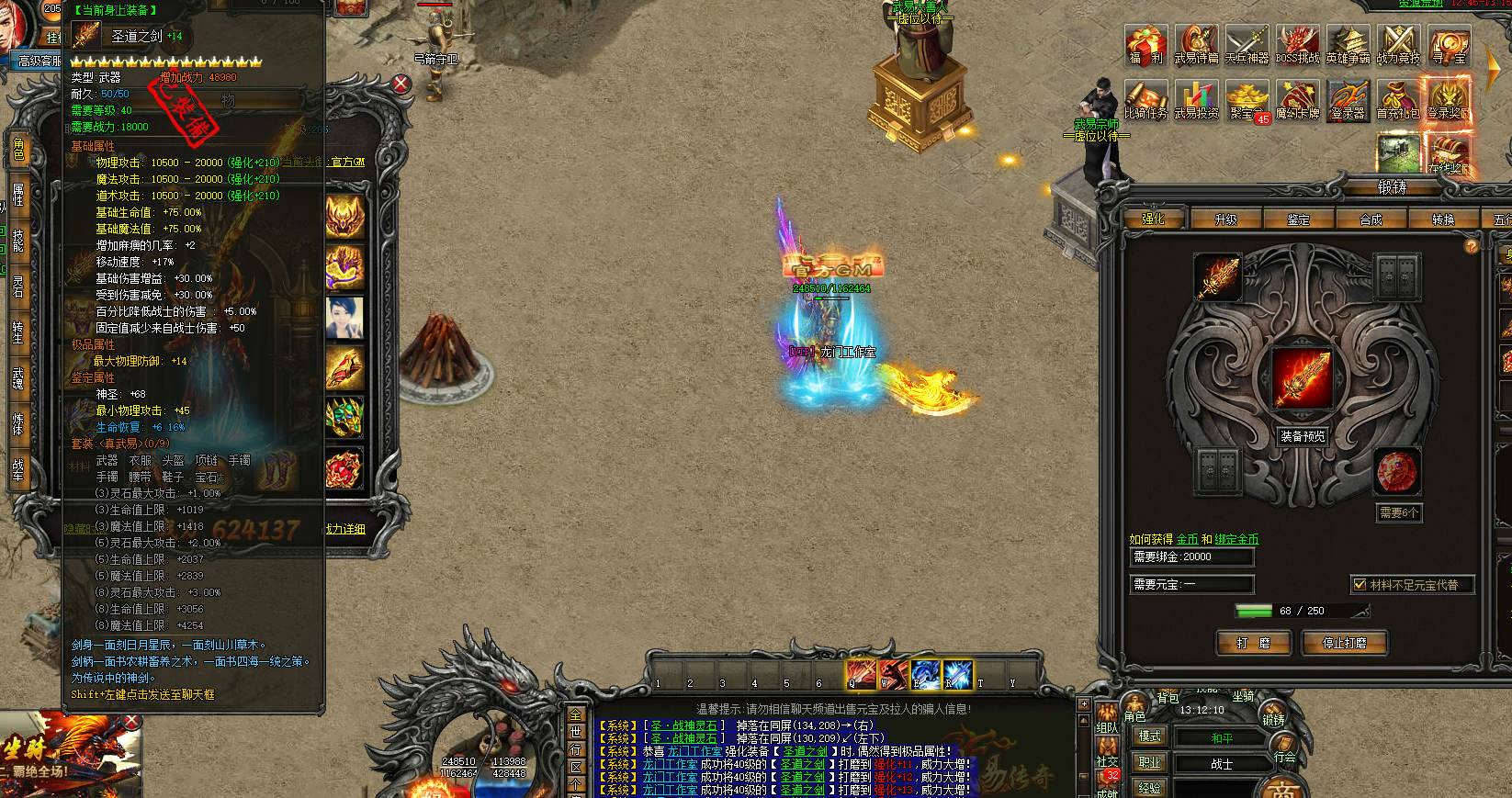Screen dimensions: 1512x798
Task: Open the 鉴定 appraisal tab
Action: pyautogui.click(x=1298, y=219)
